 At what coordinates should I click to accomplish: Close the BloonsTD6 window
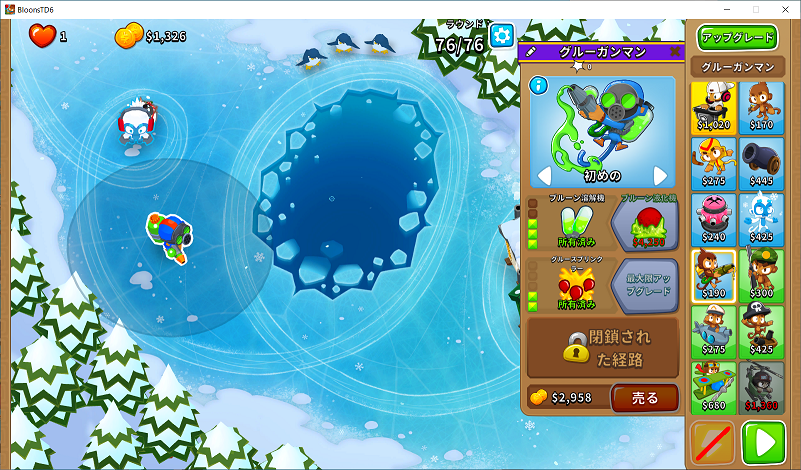click(783, 9)
